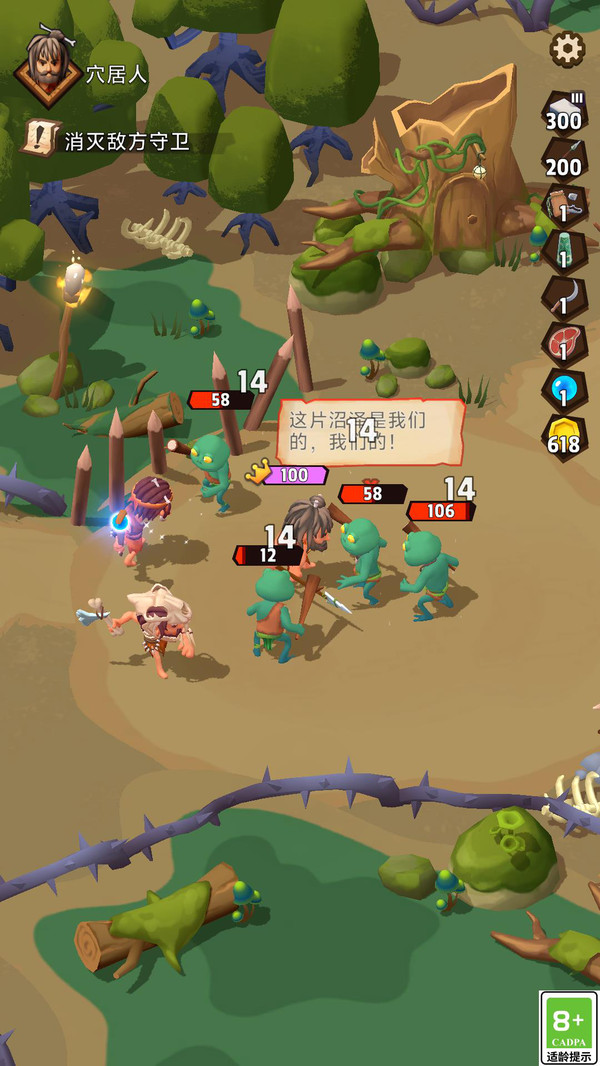The width and height of the screenshot is (600, 1066).
Task: Choose the leather and chain materials slot
Action: [x=564, y=204]
